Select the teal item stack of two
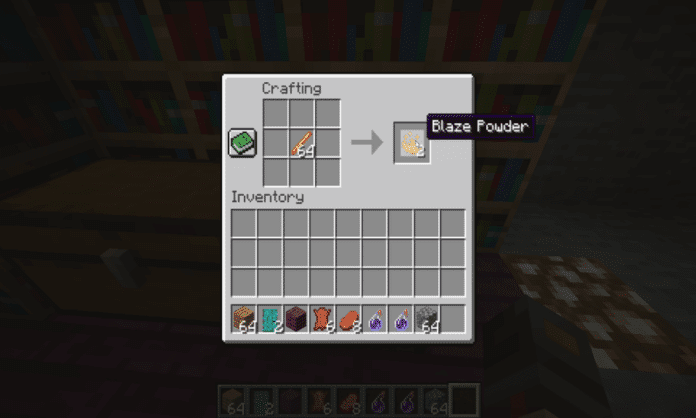Screen dimensions: 696x418 271,319
